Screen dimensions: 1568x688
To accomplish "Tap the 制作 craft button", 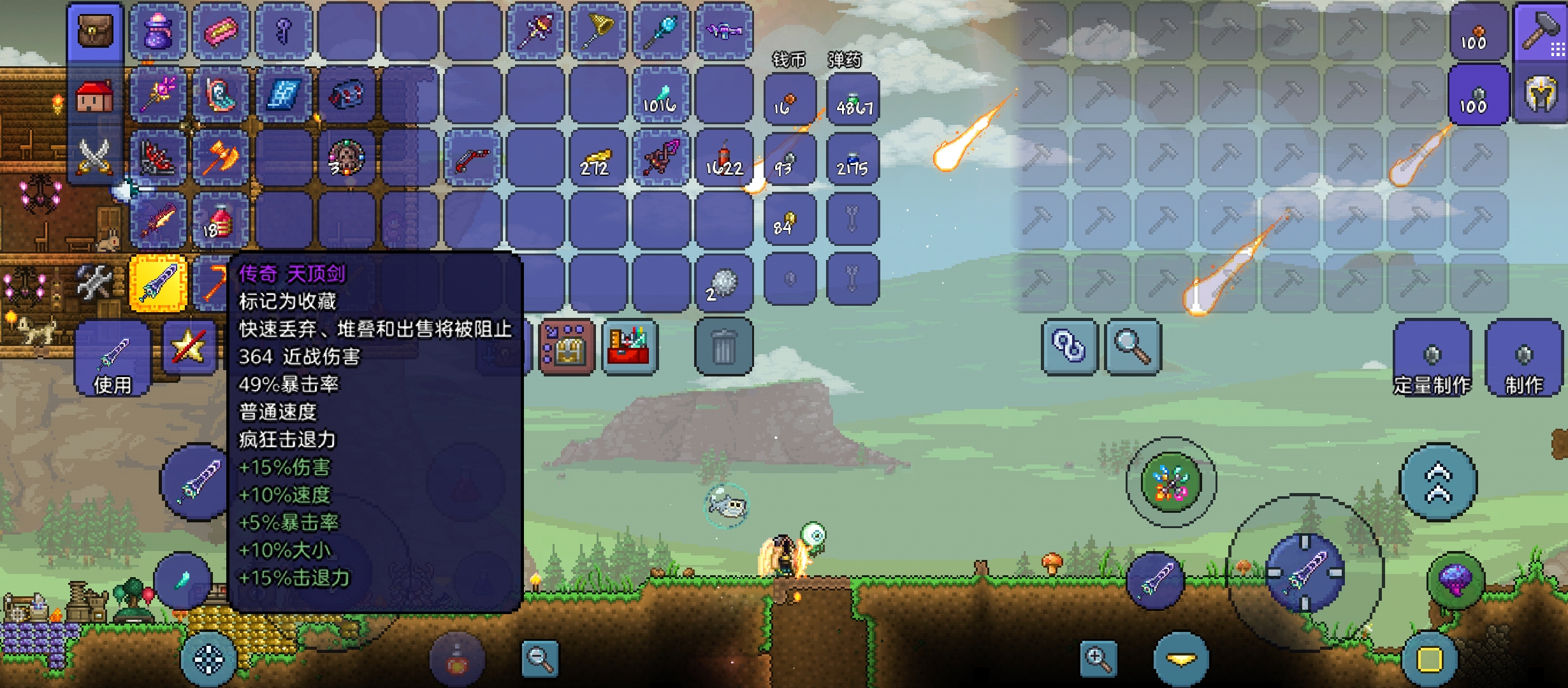I will pos(1523,359).
